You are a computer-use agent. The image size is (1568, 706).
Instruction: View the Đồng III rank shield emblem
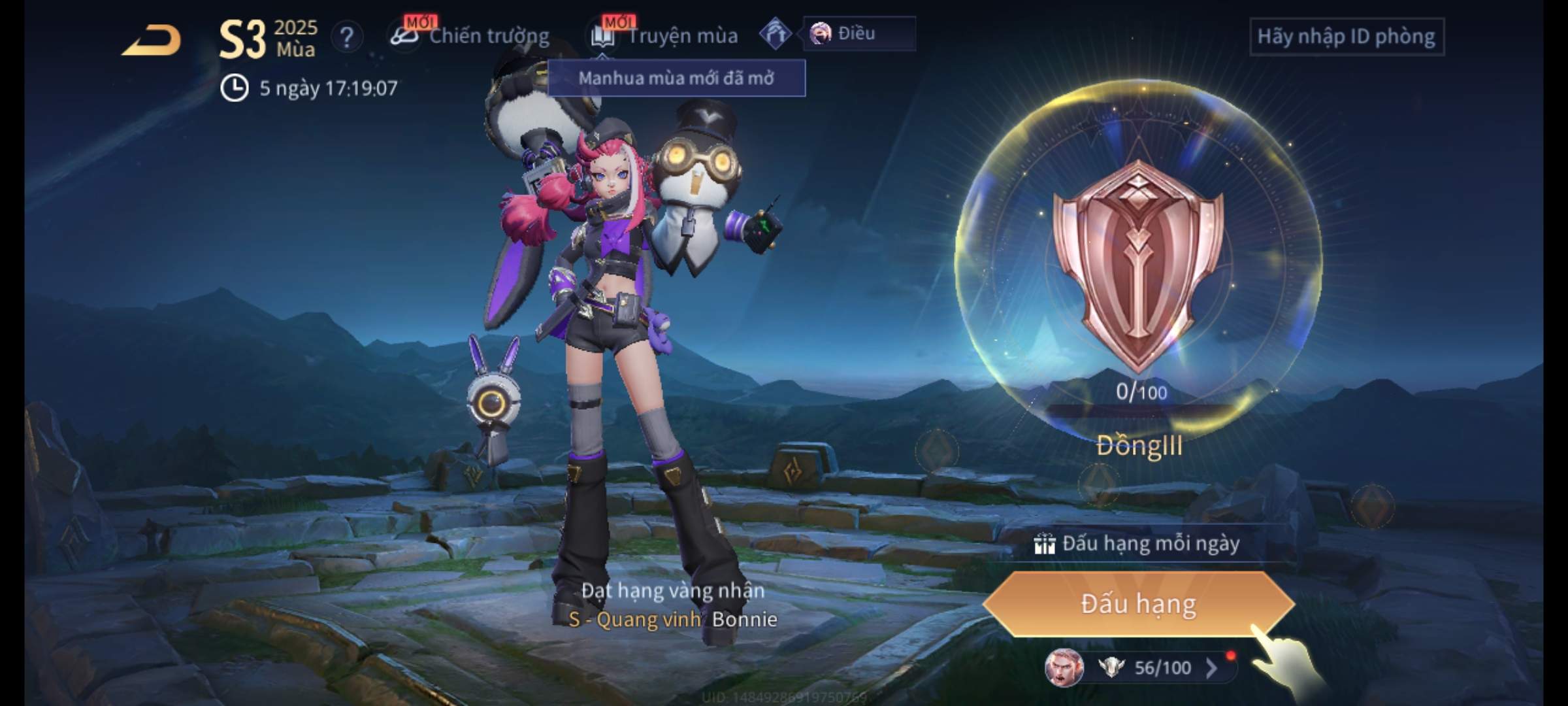(x=1138, y=265)
